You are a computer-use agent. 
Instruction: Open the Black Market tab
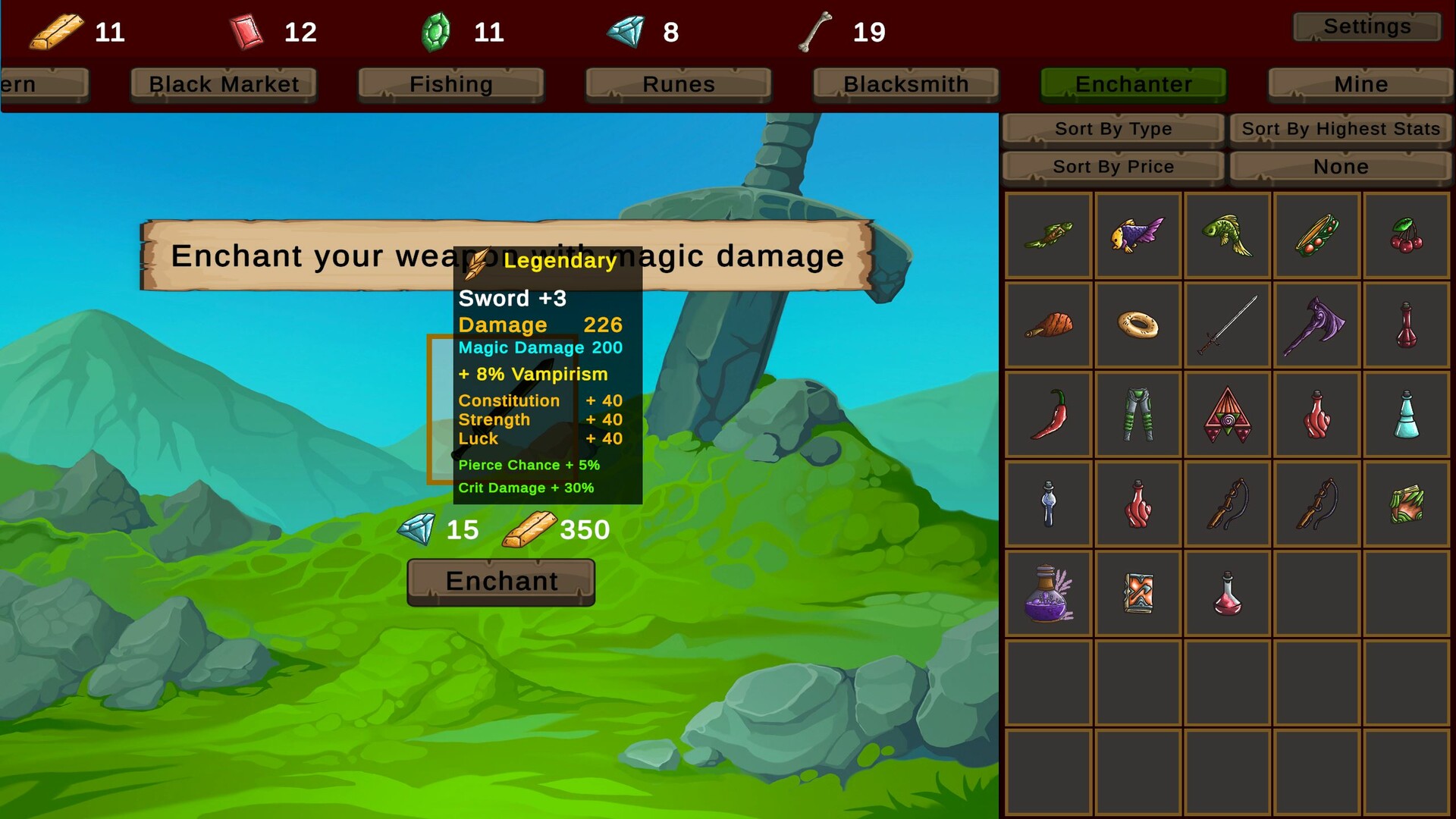click(x=222, y=84)
